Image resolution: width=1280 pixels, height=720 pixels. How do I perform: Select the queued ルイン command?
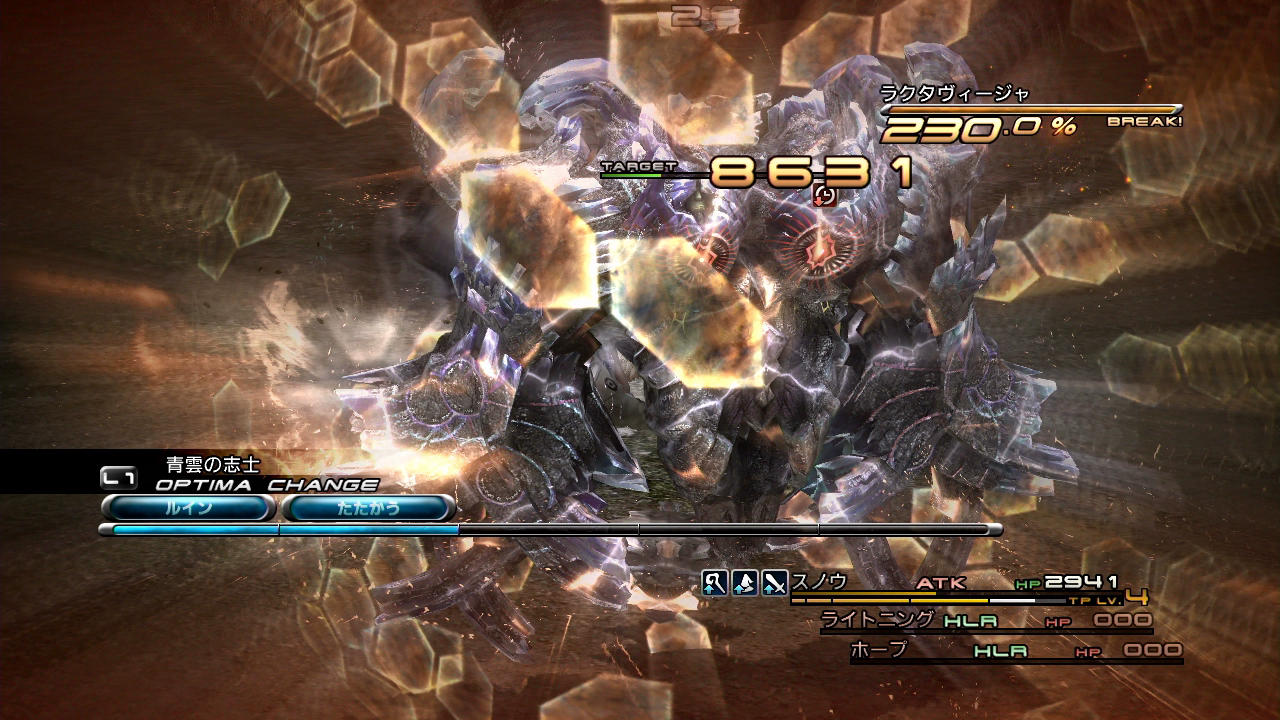tap(187, 508)
